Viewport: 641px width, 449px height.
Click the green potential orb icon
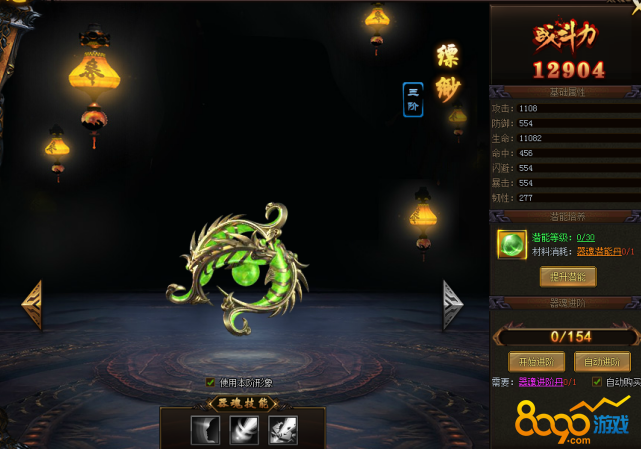pos(511,244)
